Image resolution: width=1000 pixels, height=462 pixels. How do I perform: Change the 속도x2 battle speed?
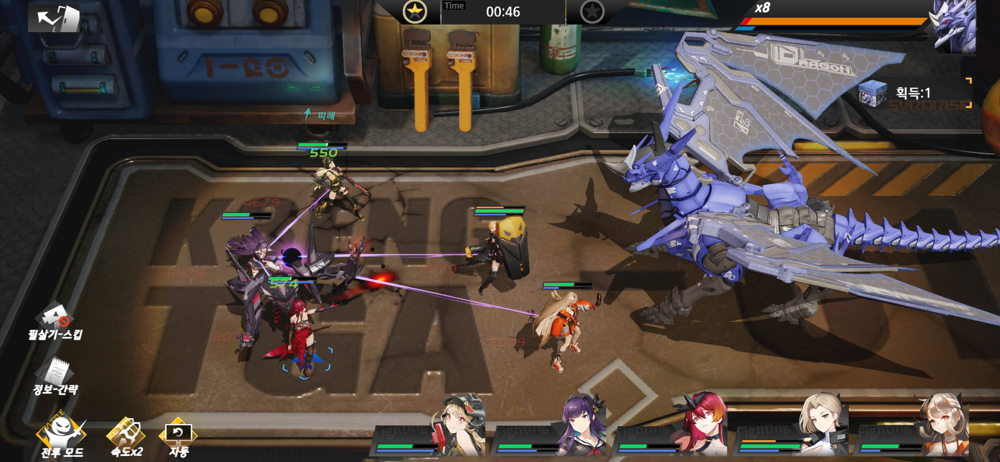coord(125,437)
